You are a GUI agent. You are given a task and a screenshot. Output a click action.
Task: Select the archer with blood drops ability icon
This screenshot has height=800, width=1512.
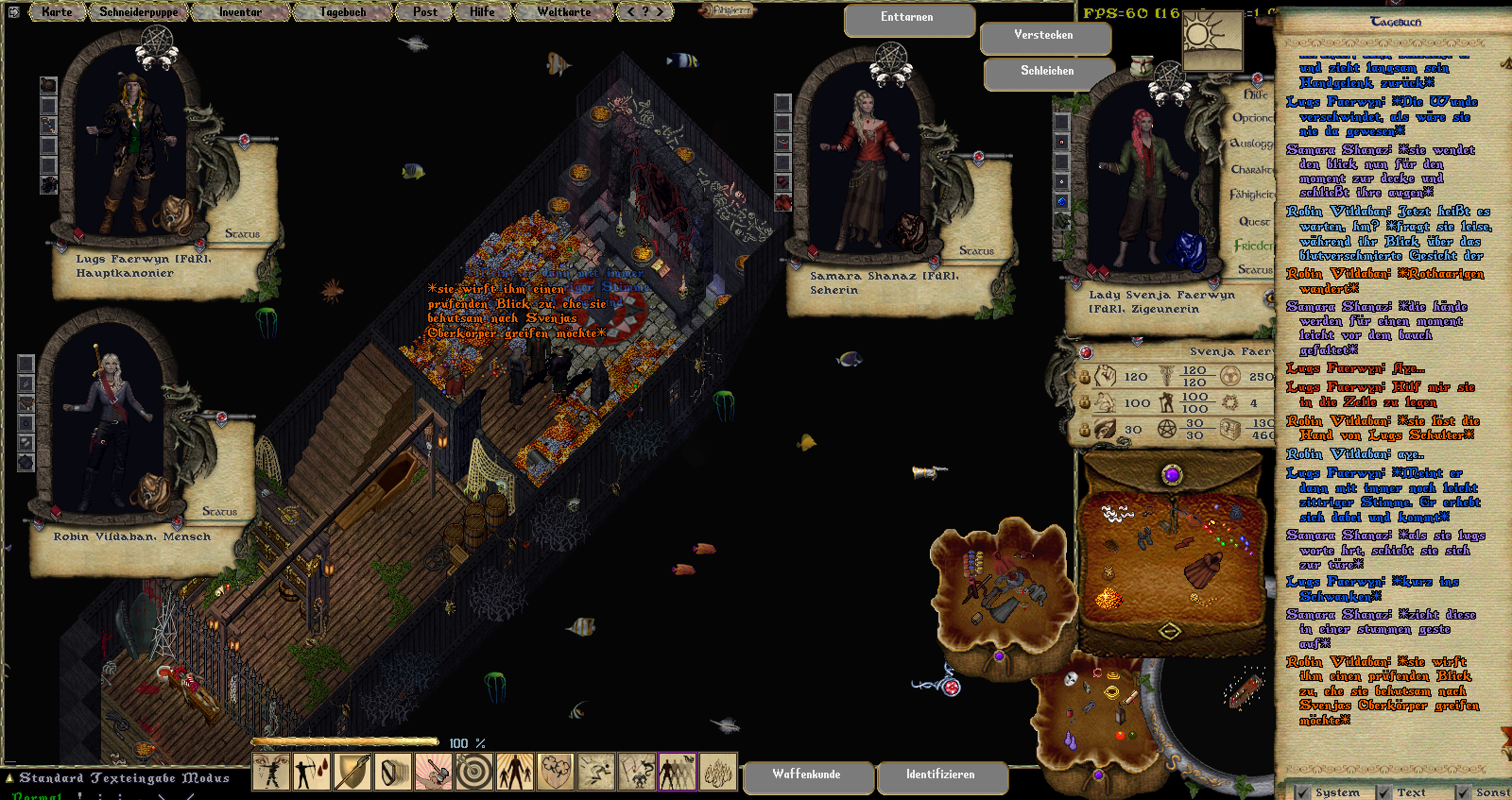tap(312, 772)
